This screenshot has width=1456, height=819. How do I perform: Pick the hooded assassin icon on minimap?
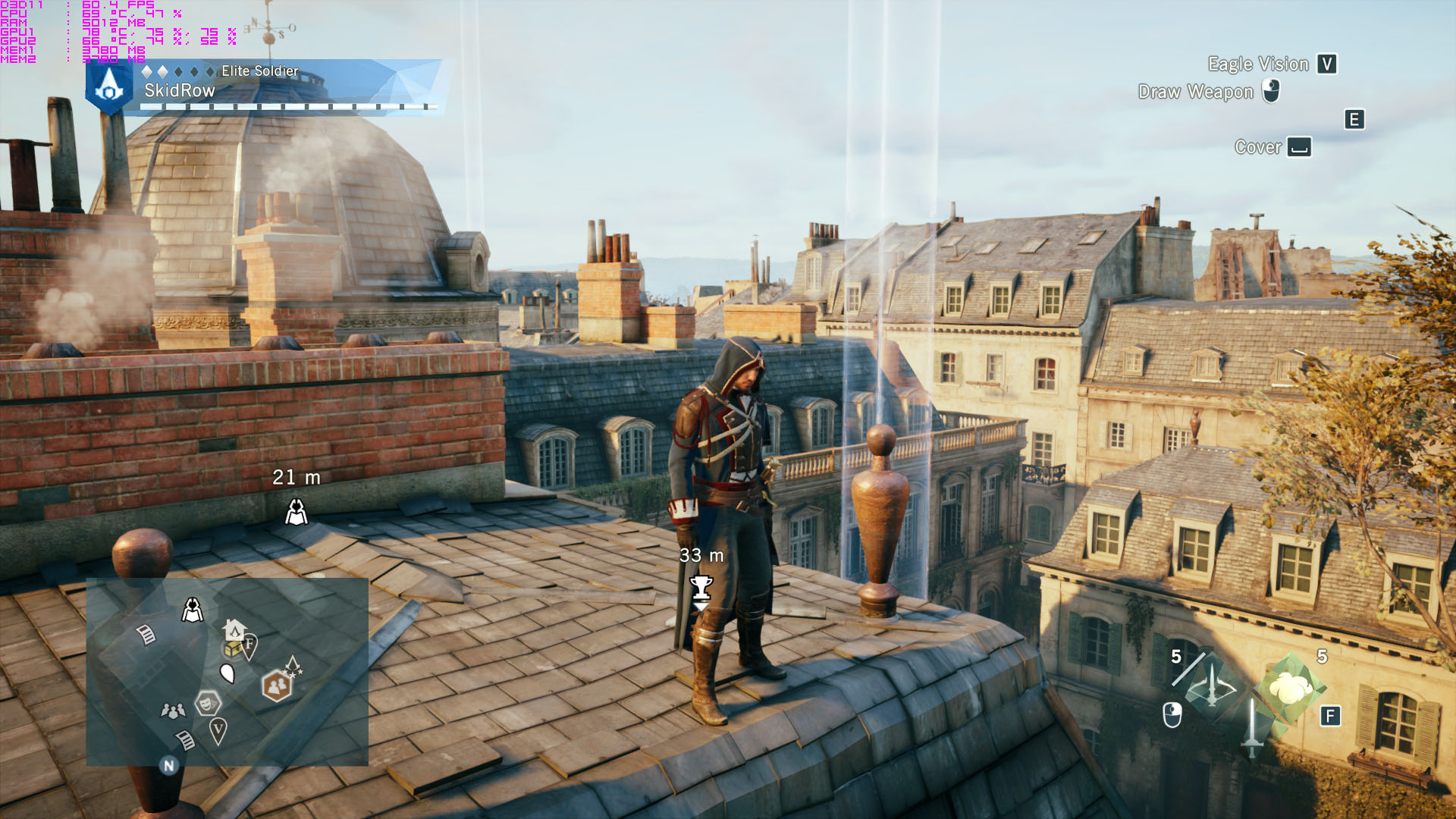pyautogui.click(x=193, y=610)
